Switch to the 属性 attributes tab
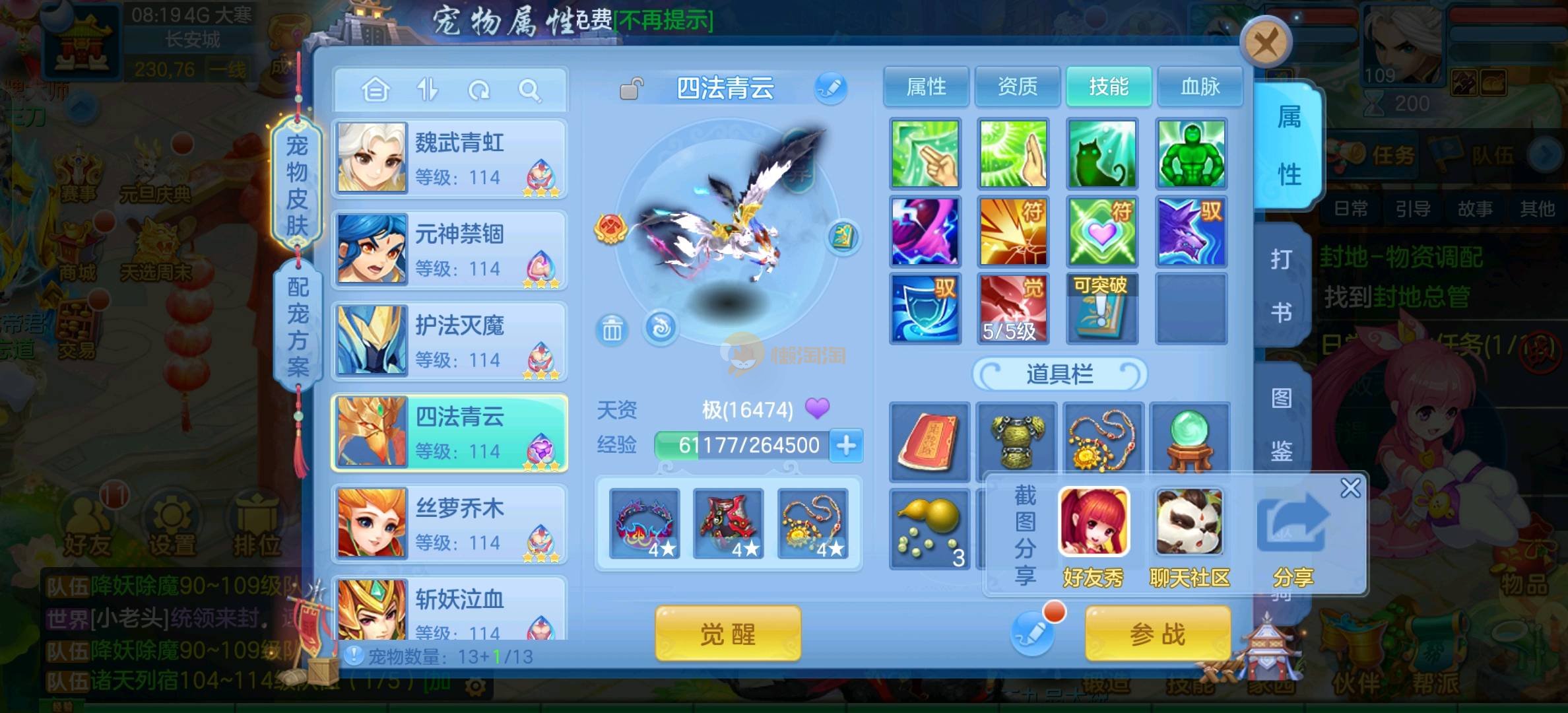 (x=926, y=86)
